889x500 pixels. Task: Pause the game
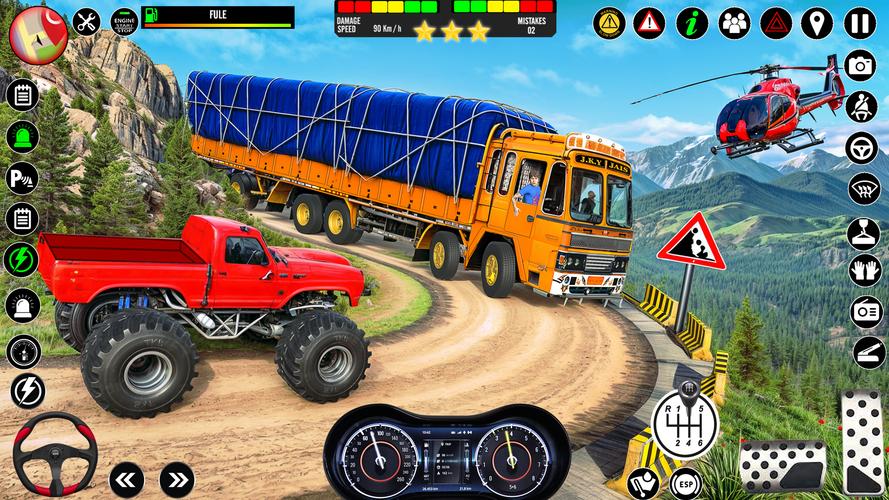(860, 22)
